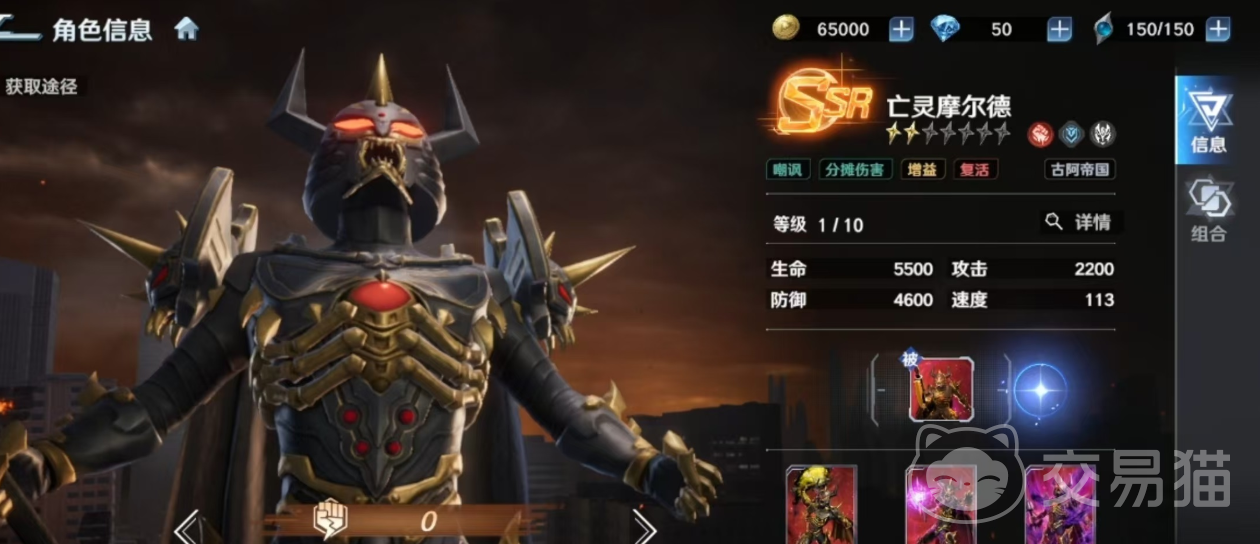1260x544 pixels.
Task: Open the 获取途径 acquisition sources button
Action: (41, 86)
